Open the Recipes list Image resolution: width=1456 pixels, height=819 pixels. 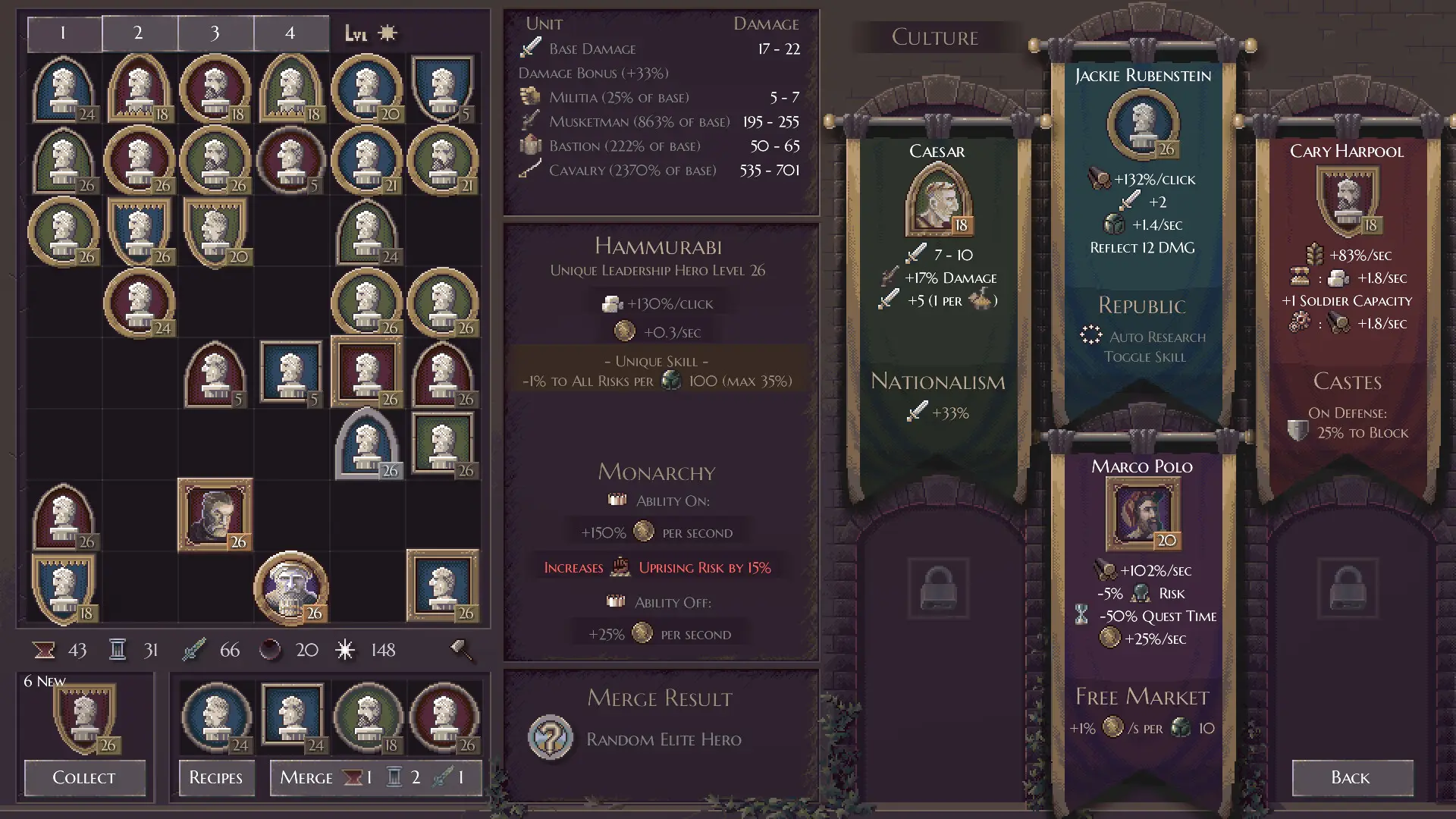pos(216,777)
